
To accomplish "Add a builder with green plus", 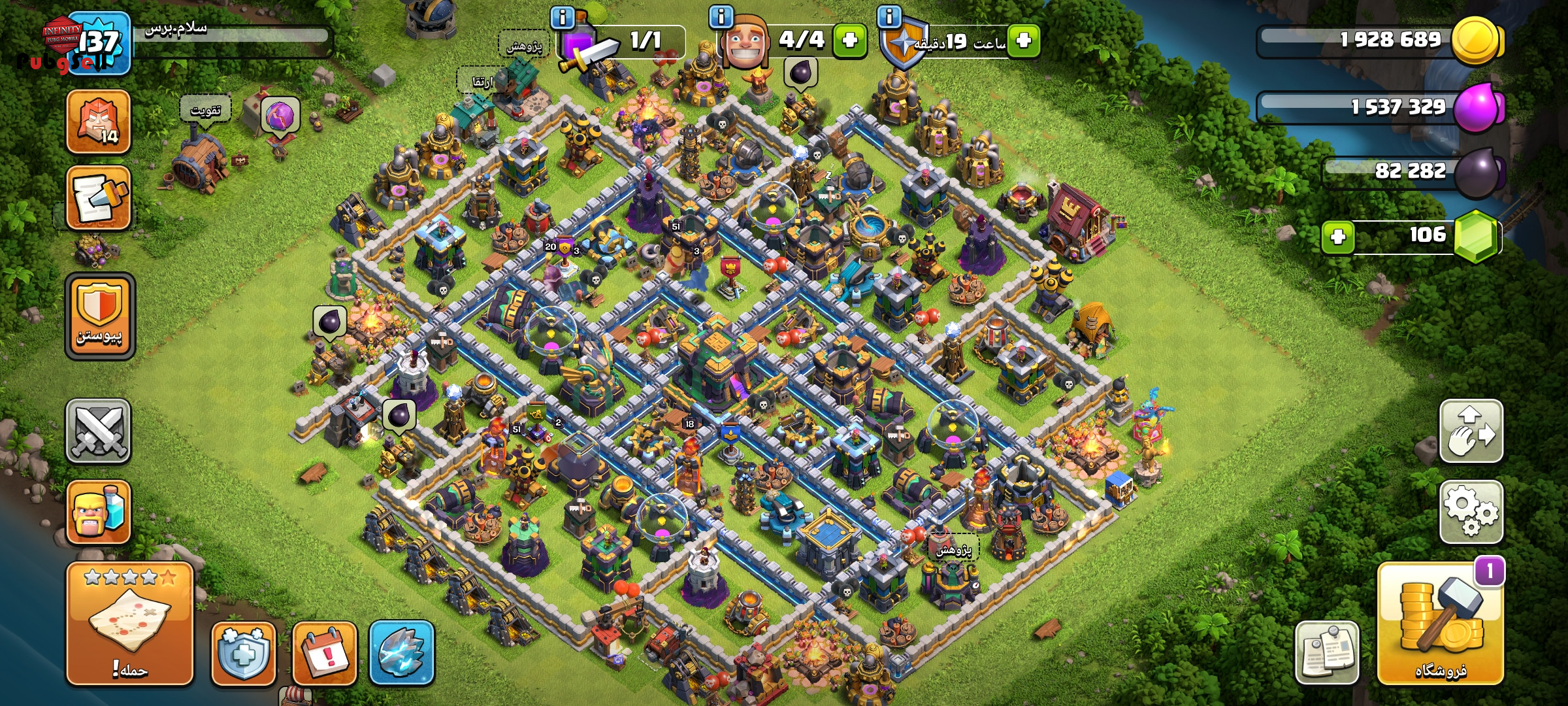I will [849, 41].
